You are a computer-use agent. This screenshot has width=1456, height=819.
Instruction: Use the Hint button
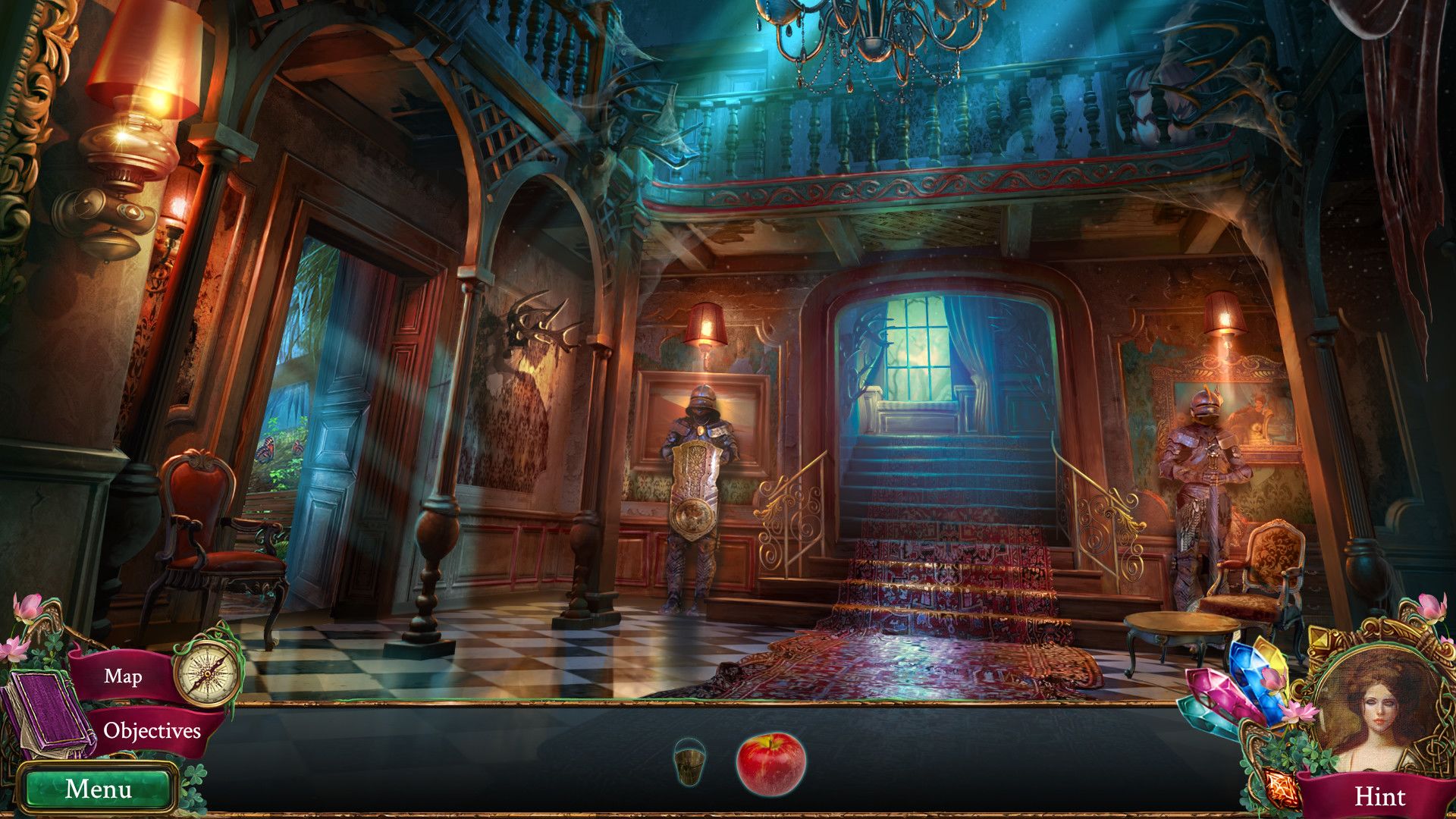pyautogui.click(x=1379, y=796)
